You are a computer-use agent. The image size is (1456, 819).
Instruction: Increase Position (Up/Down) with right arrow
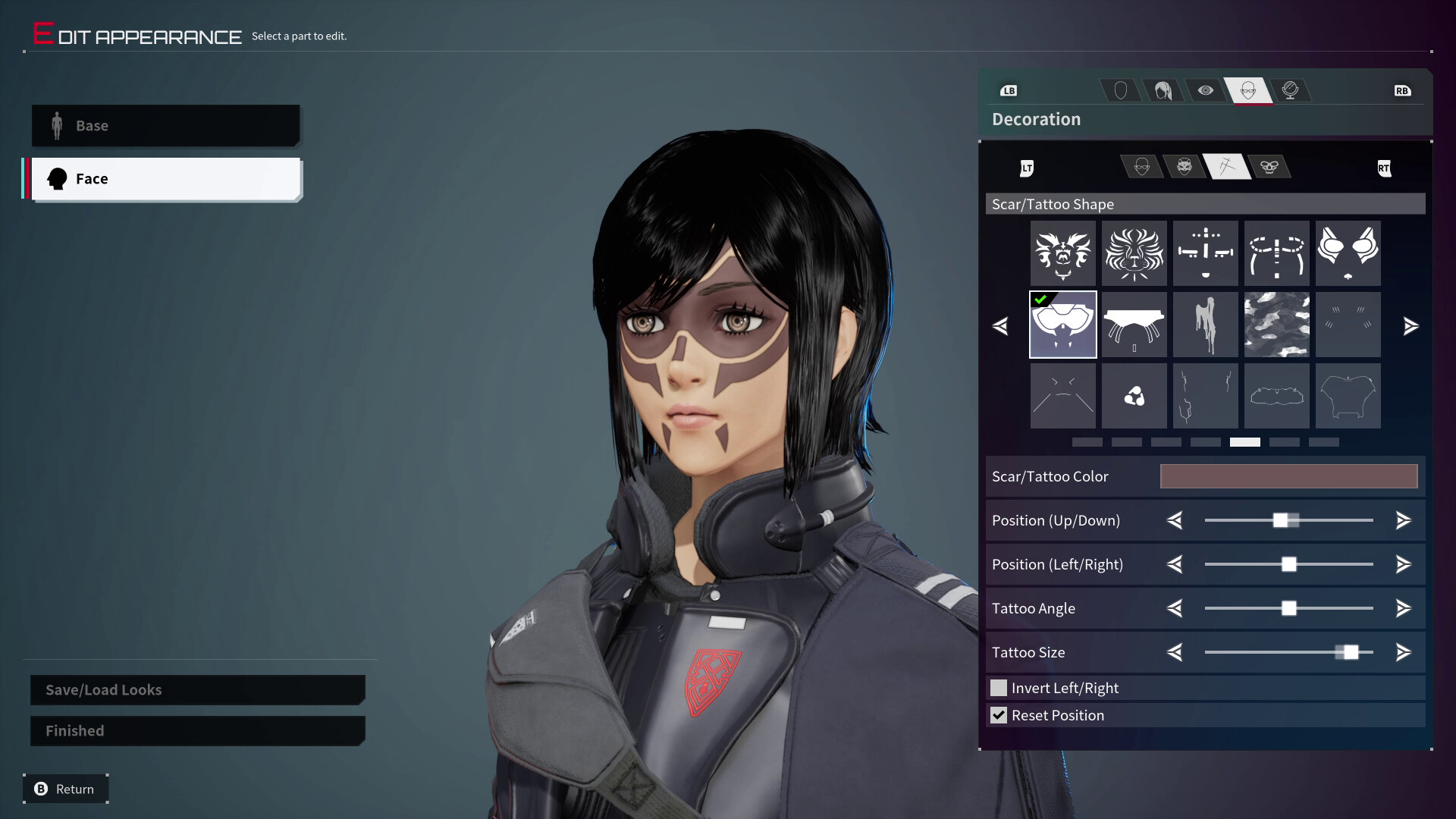point(1403,520)
